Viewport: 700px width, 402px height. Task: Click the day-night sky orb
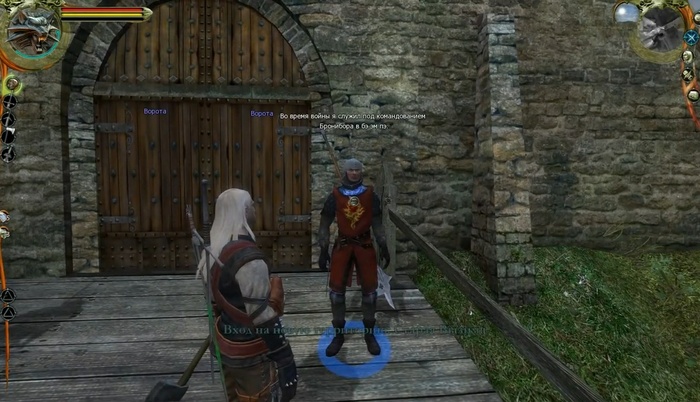627,13
